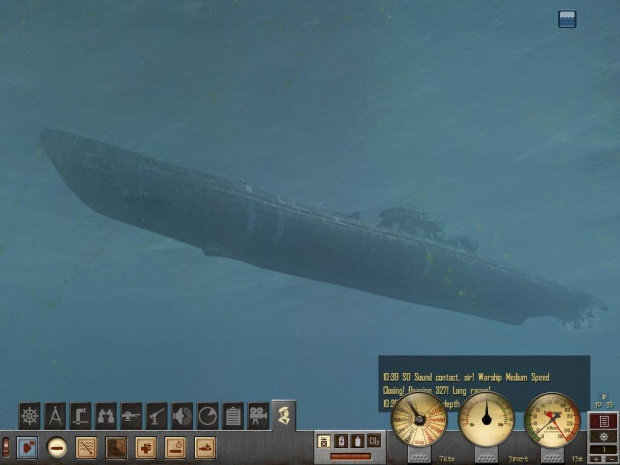Open the radar station icon
The height and width of the screenshot is (465, 620).
coord(207,415)
